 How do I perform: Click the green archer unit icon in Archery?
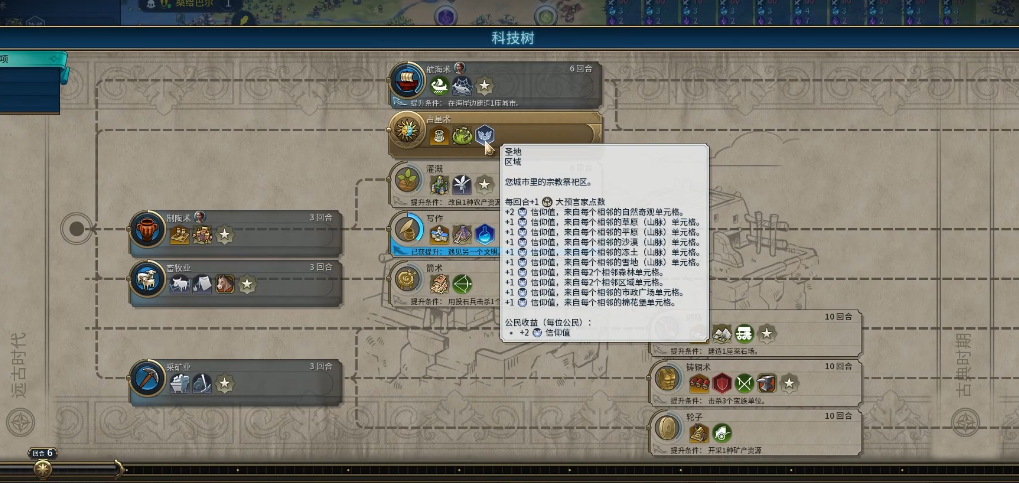click(x=461, y=284)
